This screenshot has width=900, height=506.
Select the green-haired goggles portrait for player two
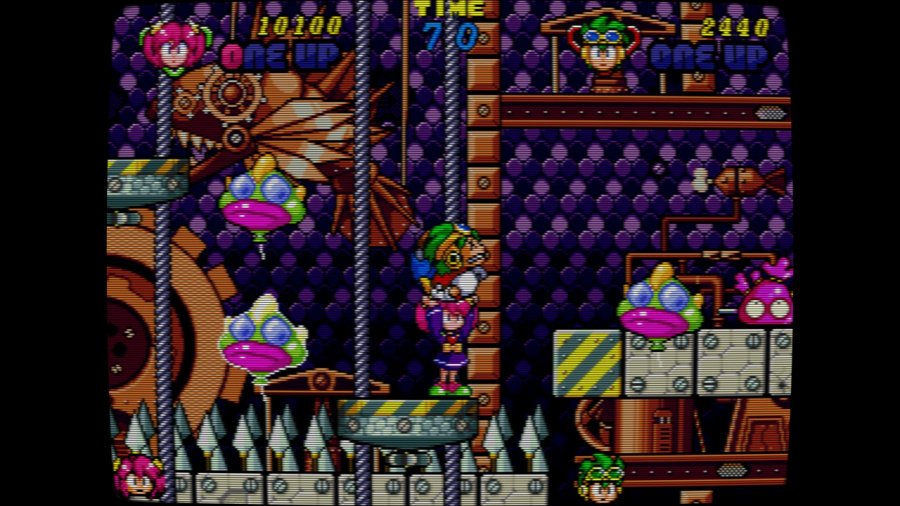[x=603, y=45]
